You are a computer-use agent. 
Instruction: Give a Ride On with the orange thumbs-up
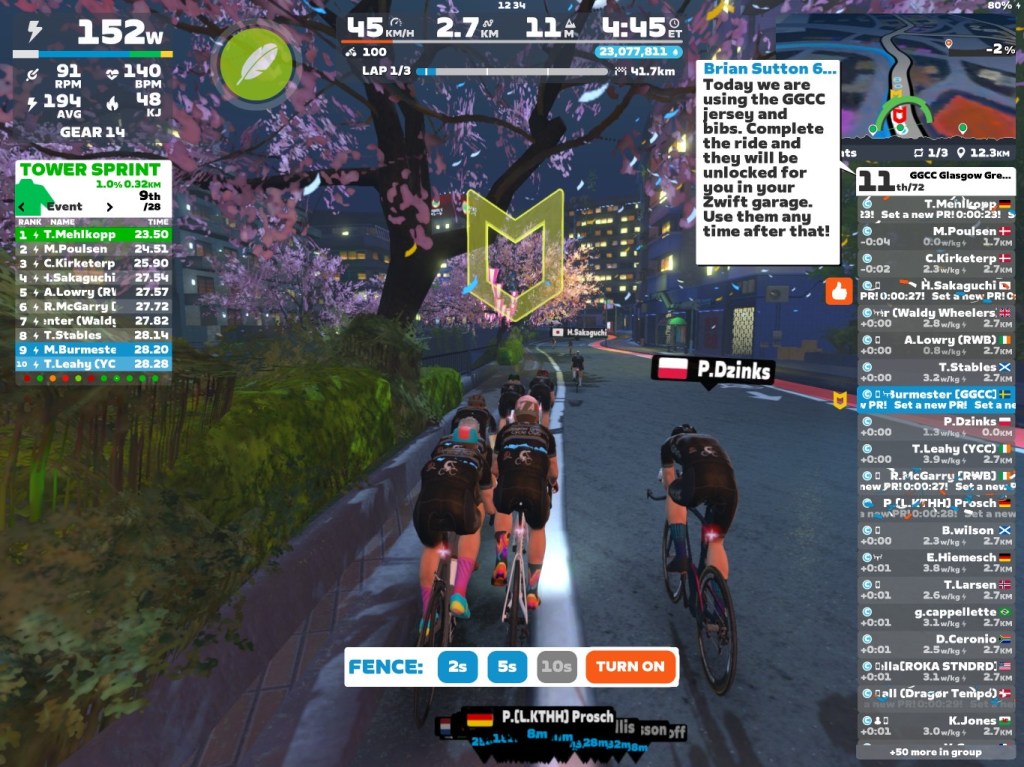point(836,292)
